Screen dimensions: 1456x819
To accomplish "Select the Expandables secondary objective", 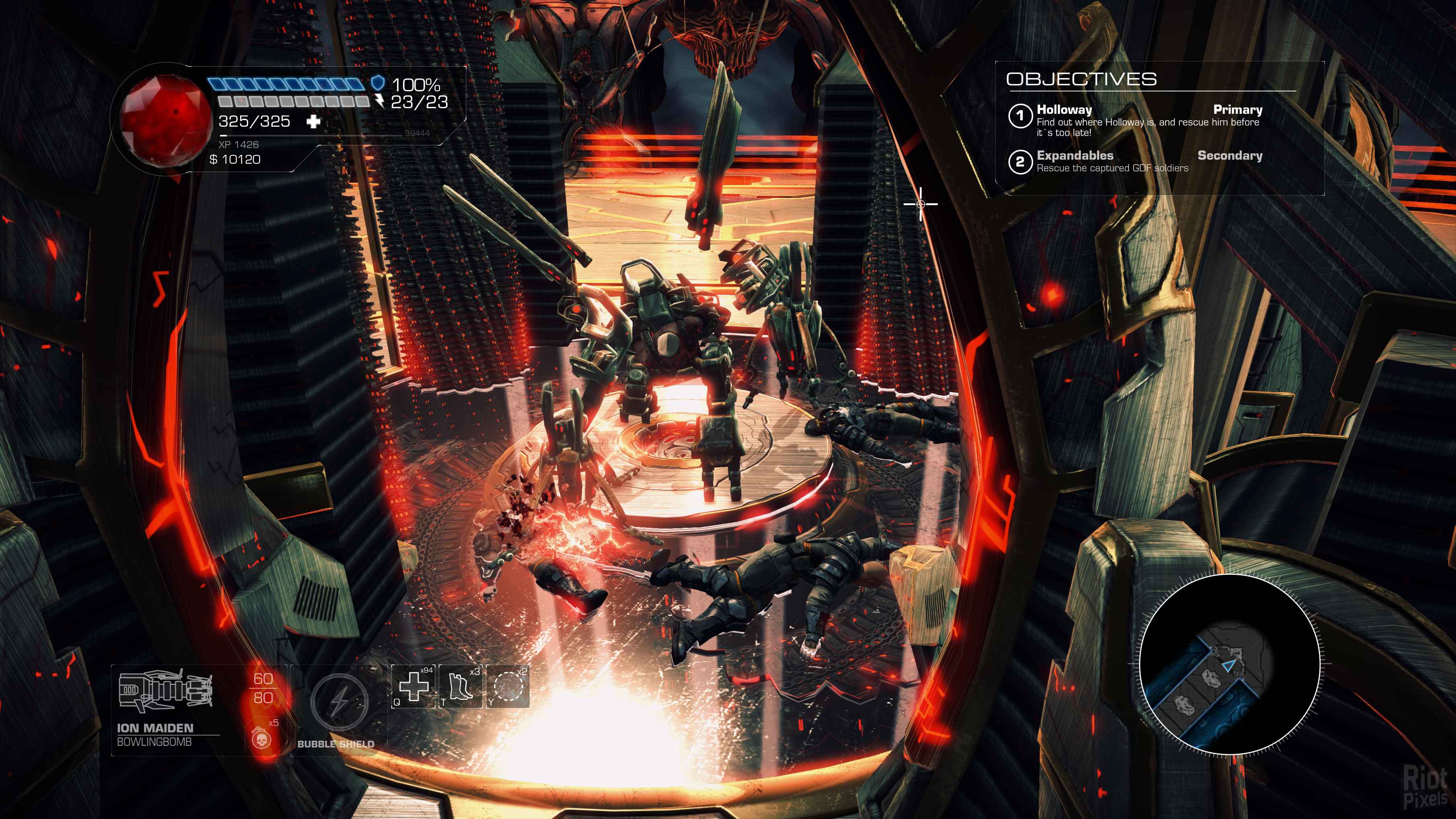I will [1135, 161].
